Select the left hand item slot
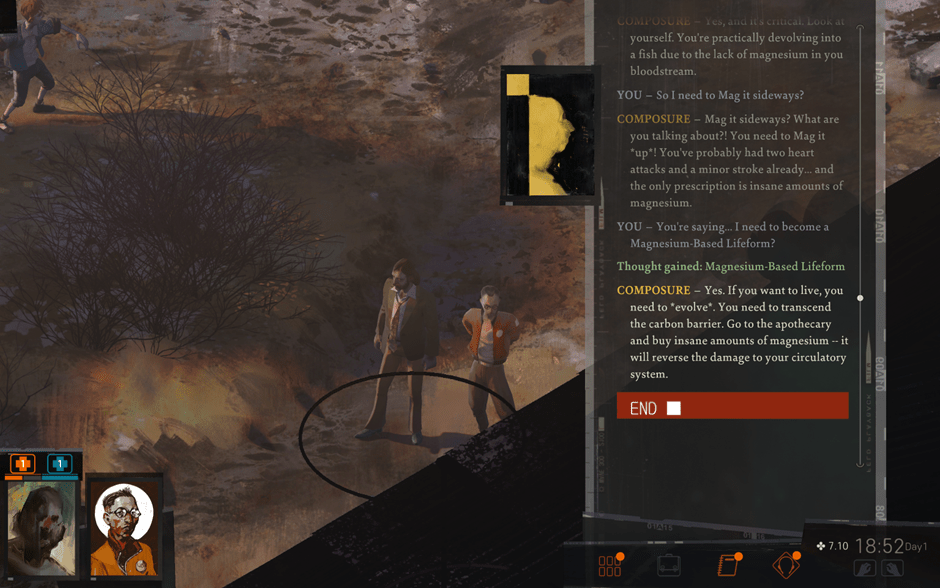 click(x=865, y=569)
